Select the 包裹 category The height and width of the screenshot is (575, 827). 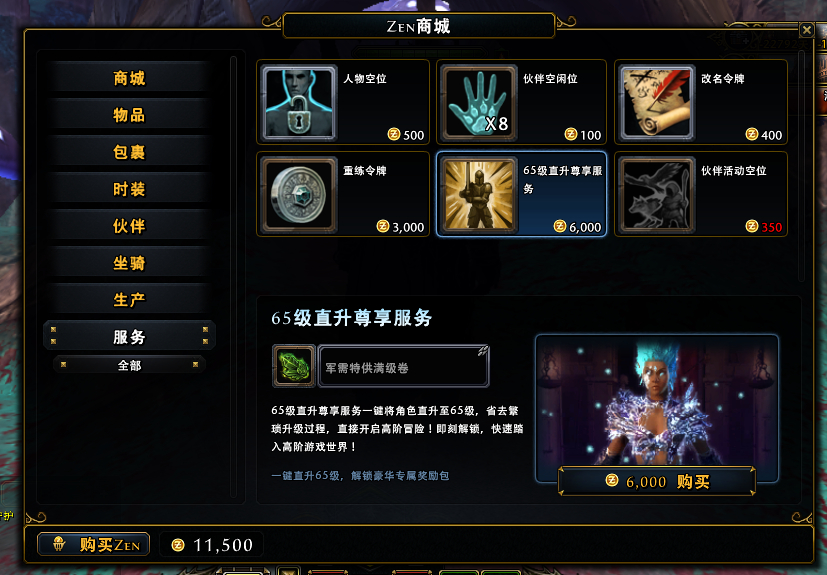point(129,152)
